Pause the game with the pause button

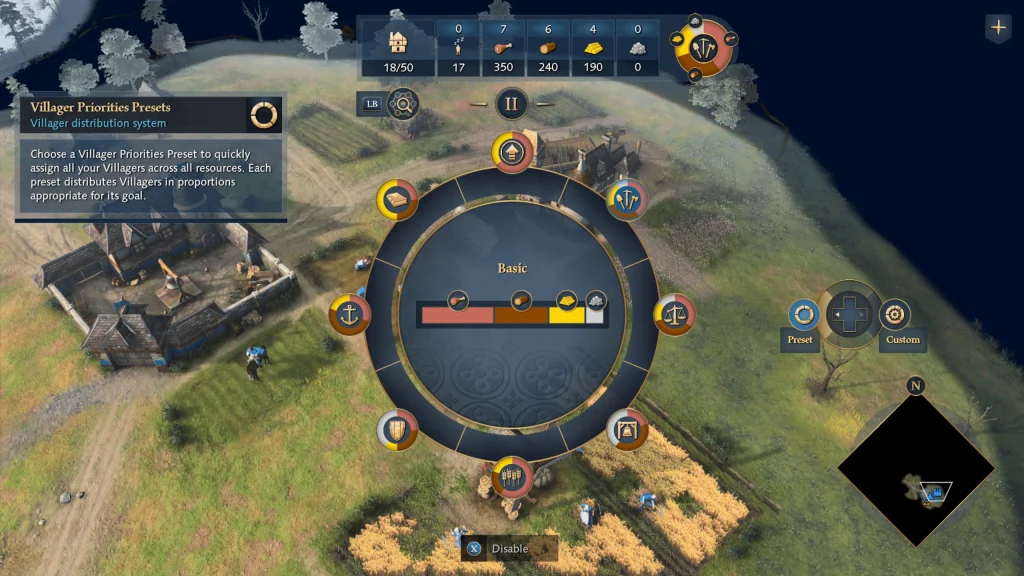[x=512, y=103]
